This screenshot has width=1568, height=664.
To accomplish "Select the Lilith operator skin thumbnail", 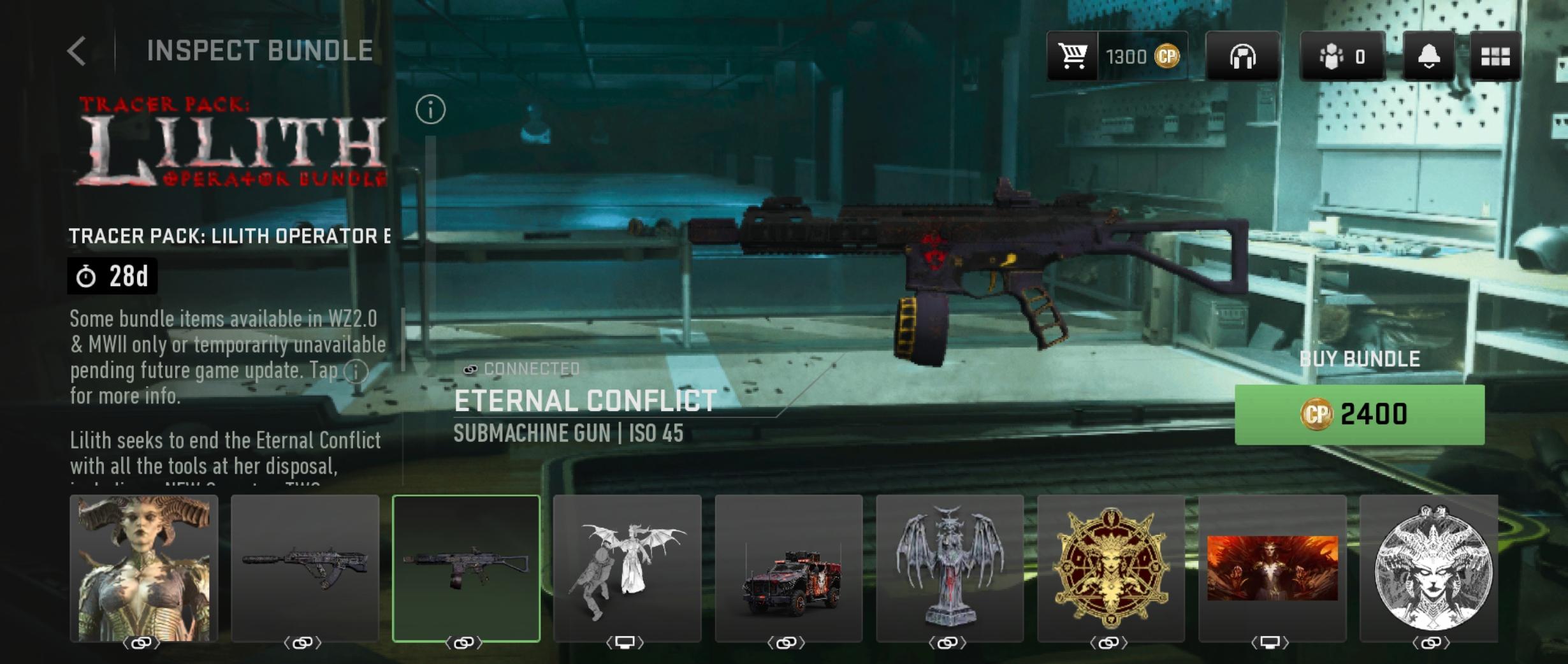I will click(144, 568).
